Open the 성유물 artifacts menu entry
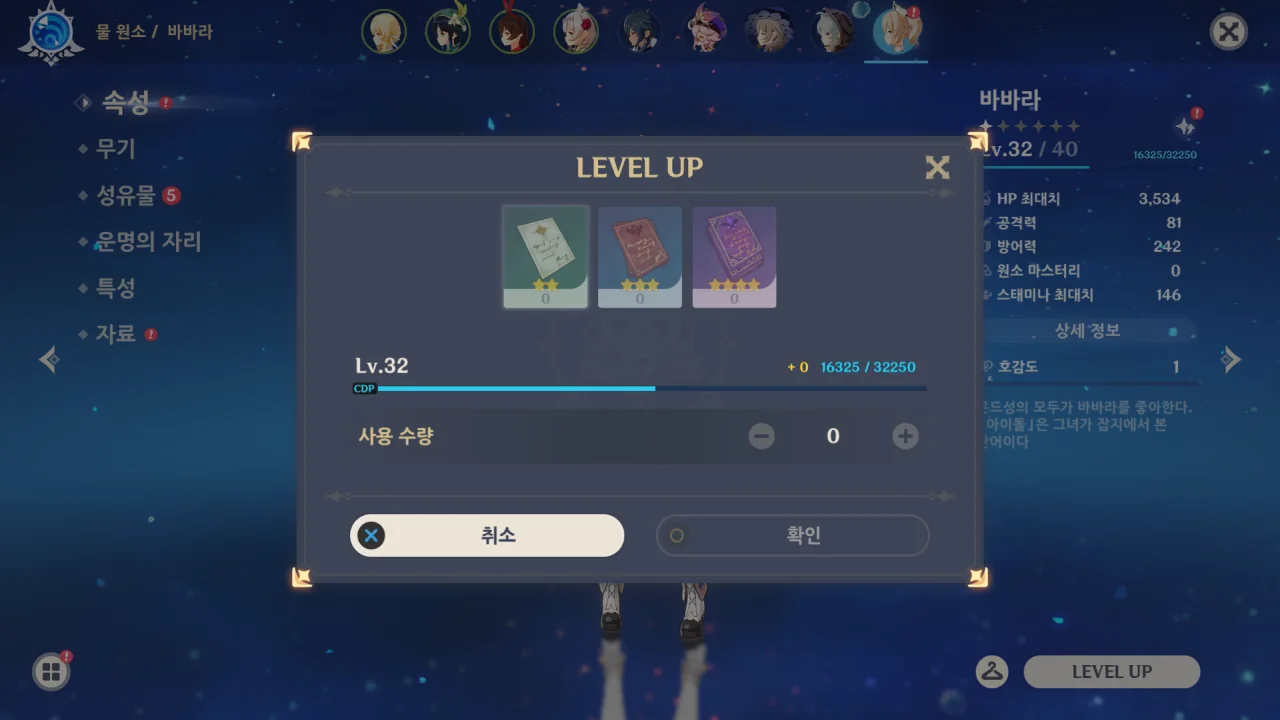 125,195
